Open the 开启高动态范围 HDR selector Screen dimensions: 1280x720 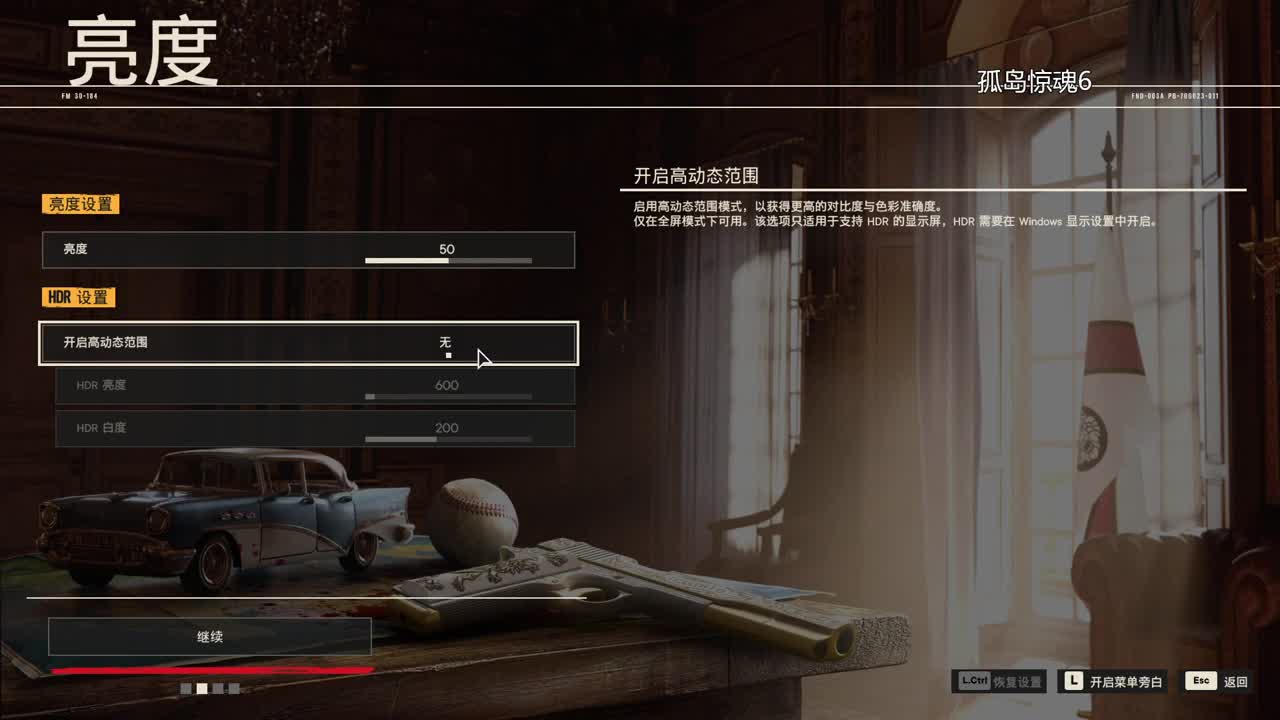[308, 343]
